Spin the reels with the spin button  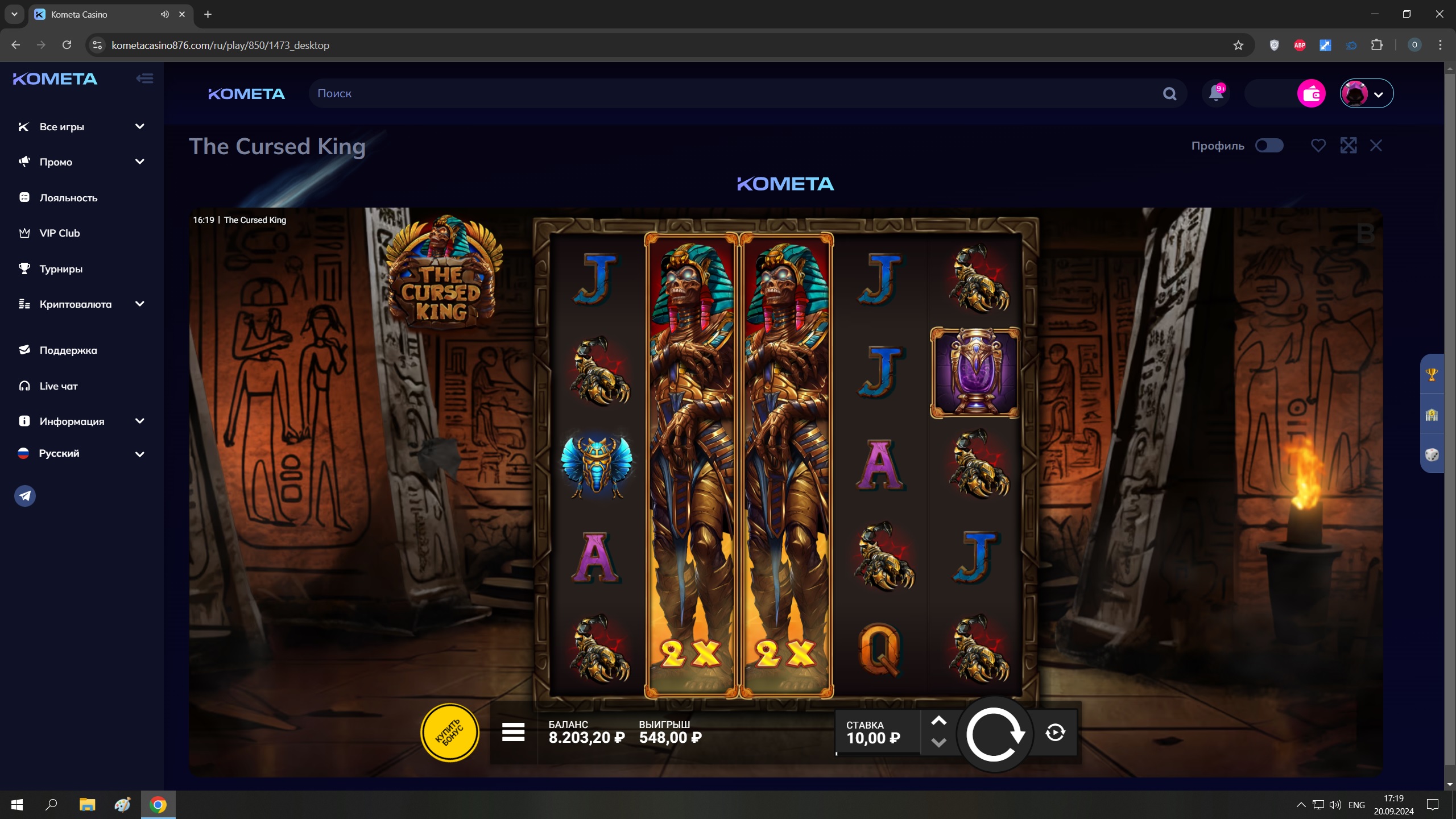pyautogui.click(x=994, y=734)
